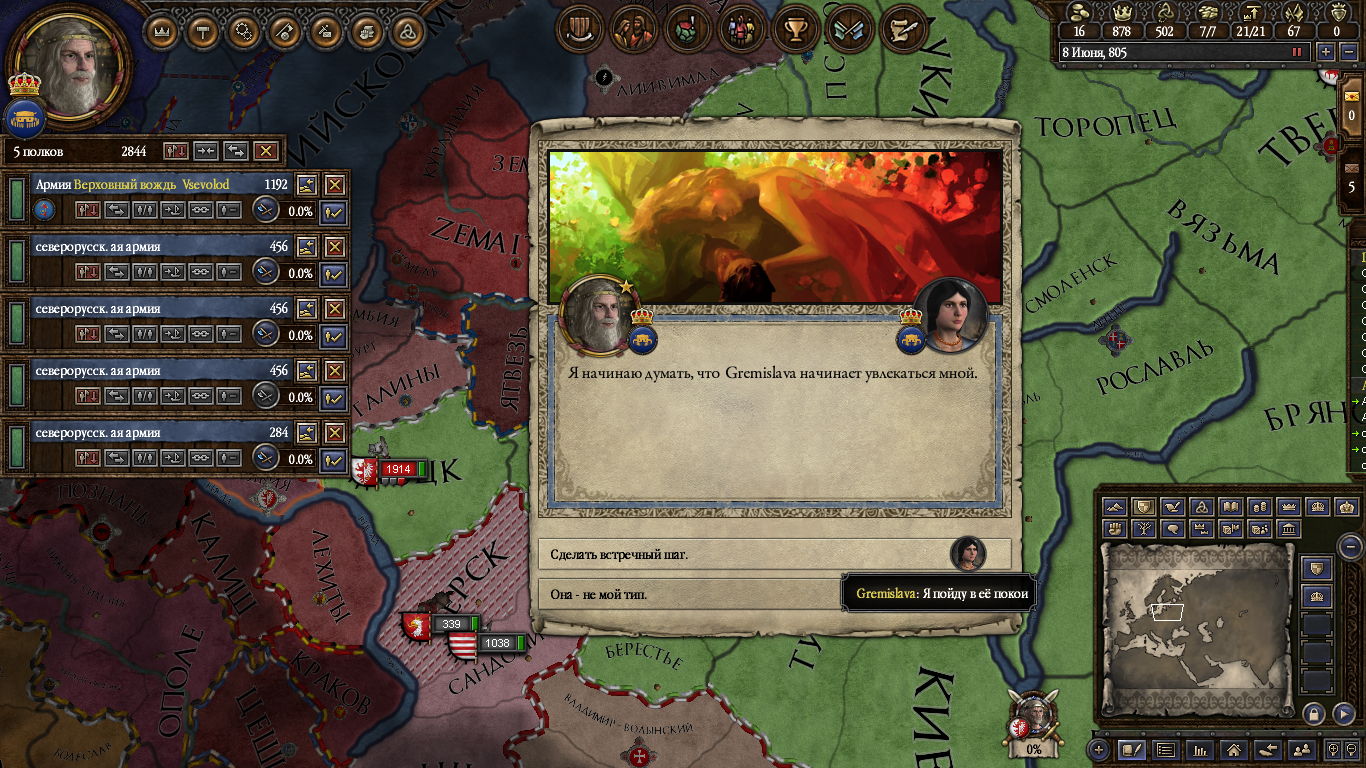Select the "Армия Верховный вождь Vsevolod" row
1366x768 pixels.
(x=150, y=185)
